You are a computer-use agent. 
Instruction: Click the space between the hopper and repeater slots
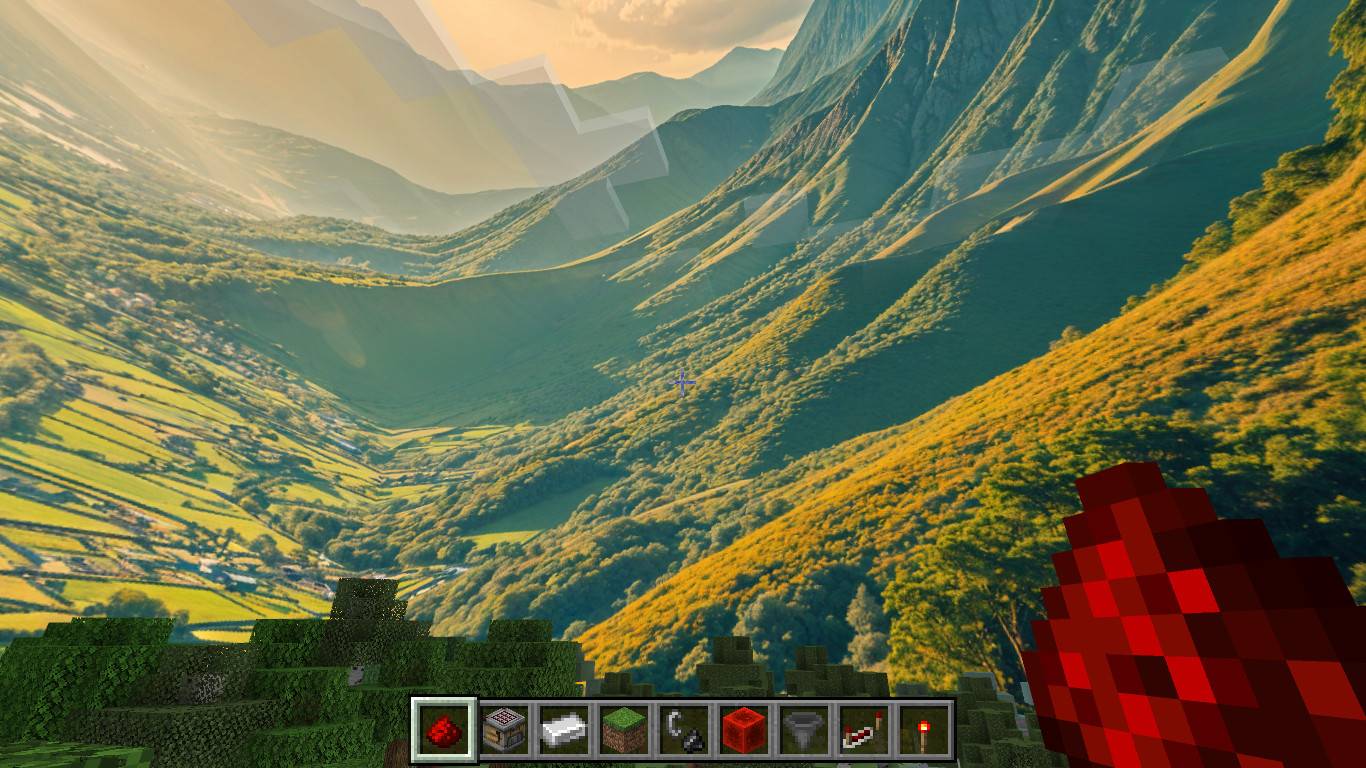833,730
